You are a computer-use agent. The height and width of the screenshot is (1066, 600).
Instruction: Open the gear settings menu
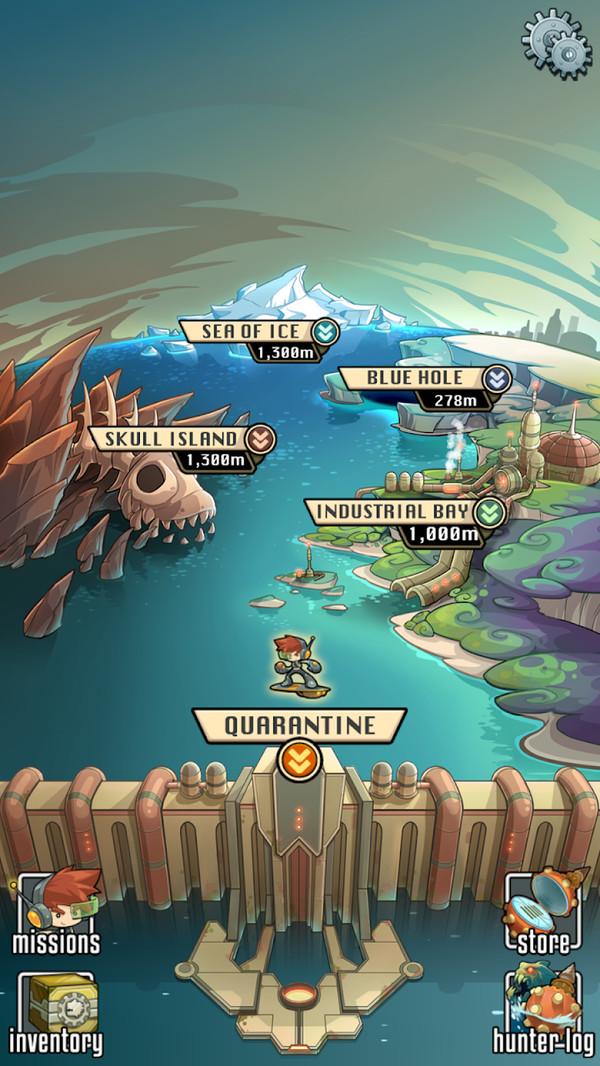click(557, 38)
